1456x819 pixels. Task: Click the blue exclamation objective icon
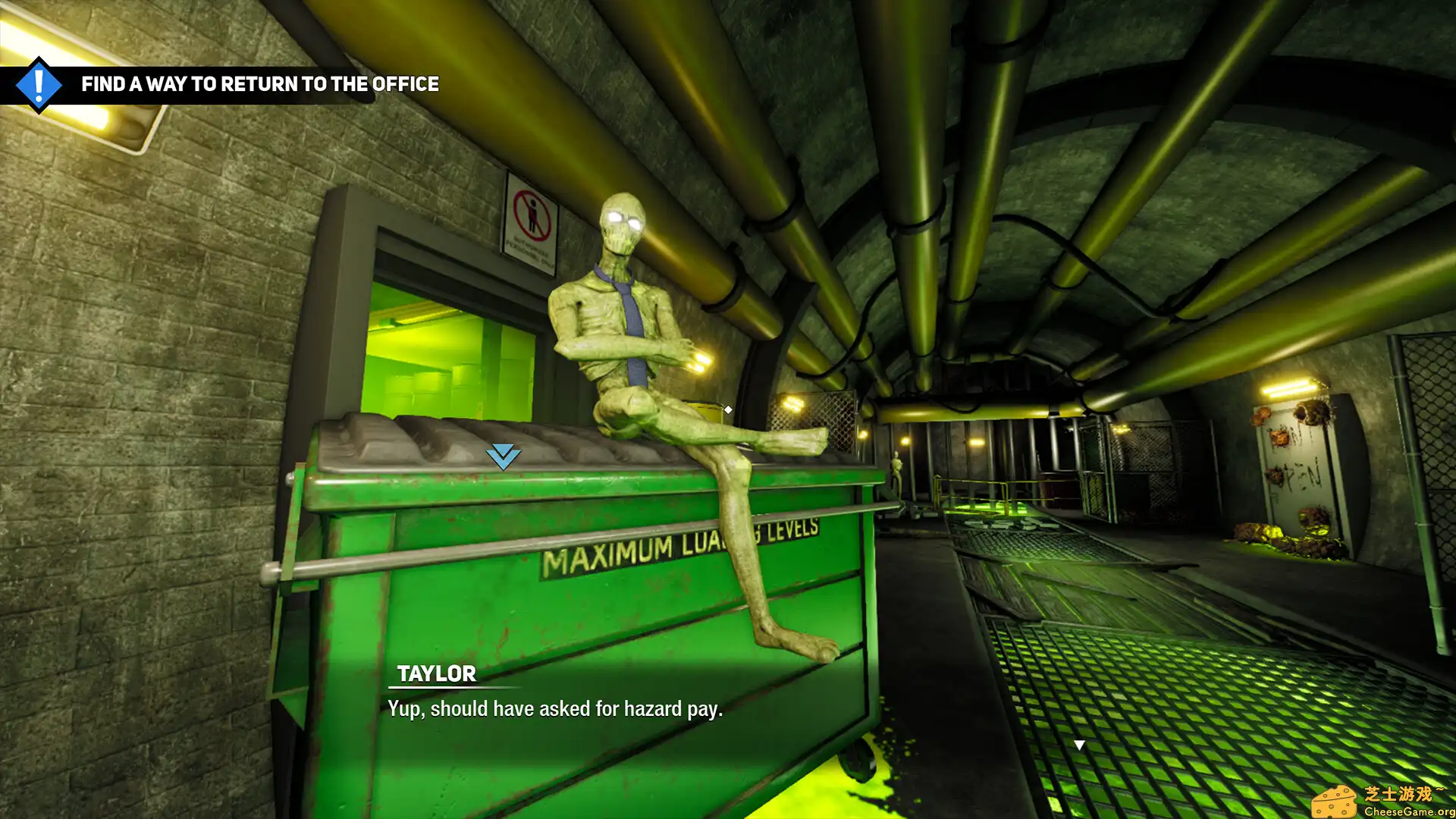point(39,84)
